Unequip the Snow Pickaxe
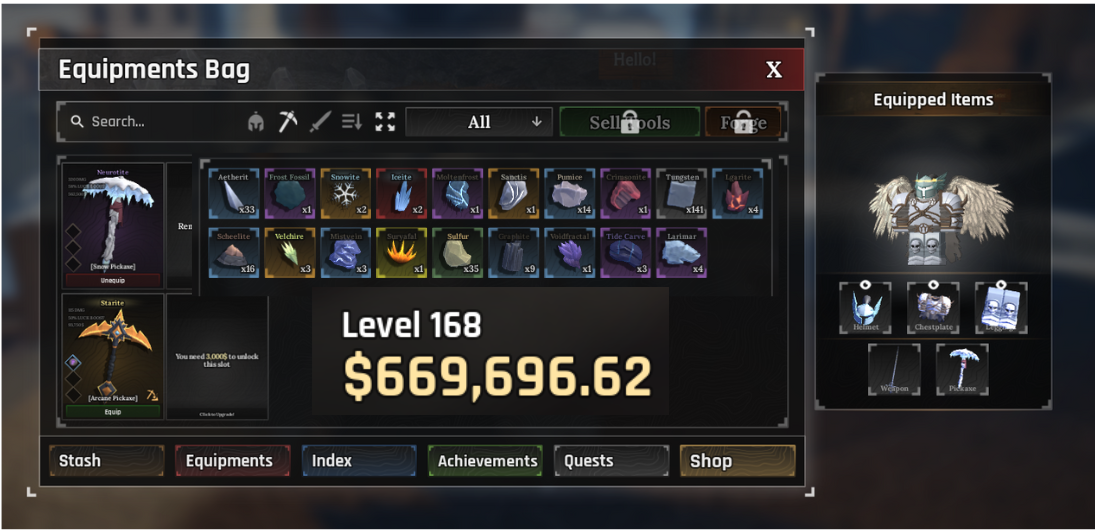This screenshot has height=531, width=1095. coord(113,281)
